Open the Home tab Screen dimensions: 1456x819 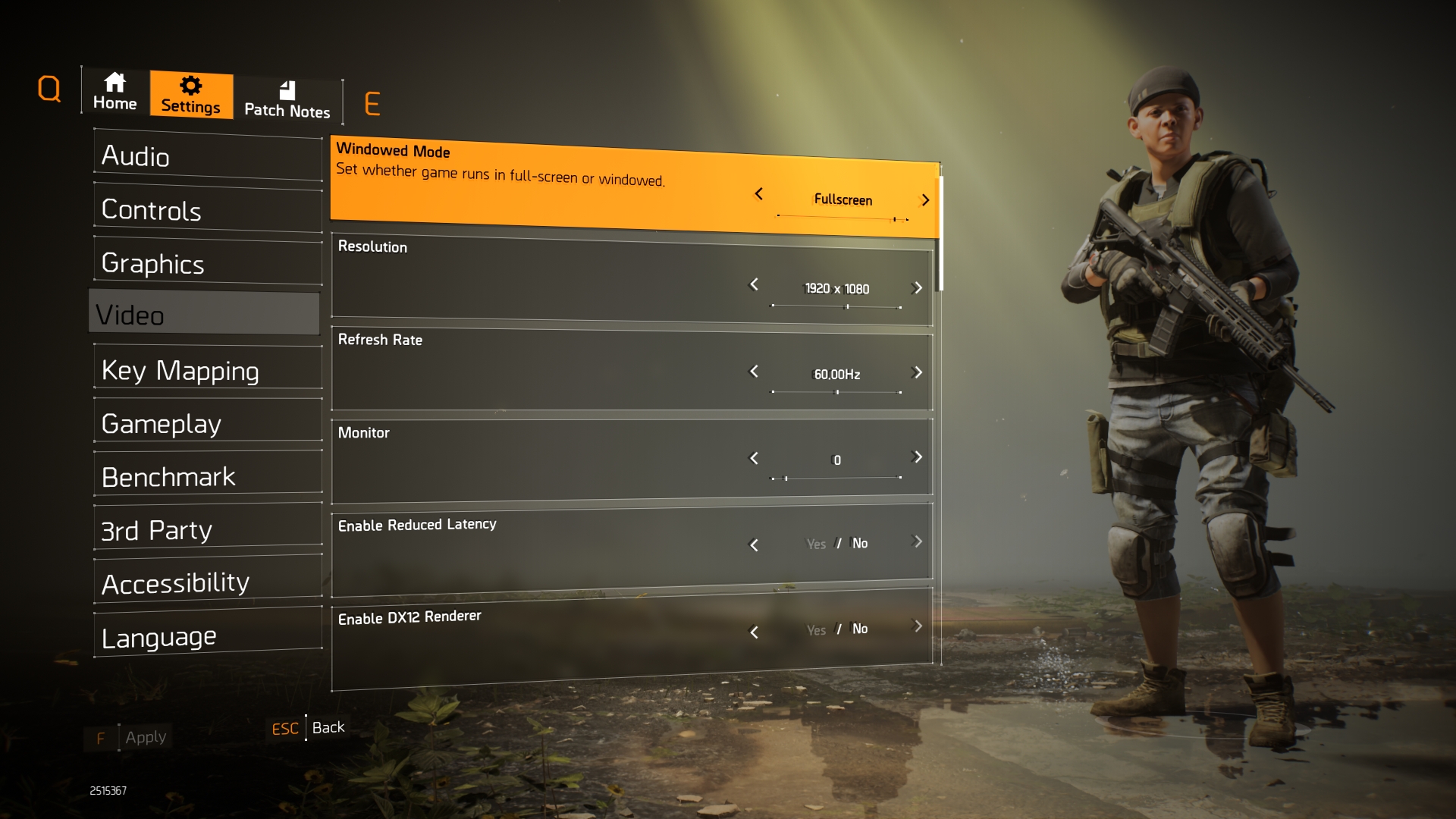pos(115,93)
